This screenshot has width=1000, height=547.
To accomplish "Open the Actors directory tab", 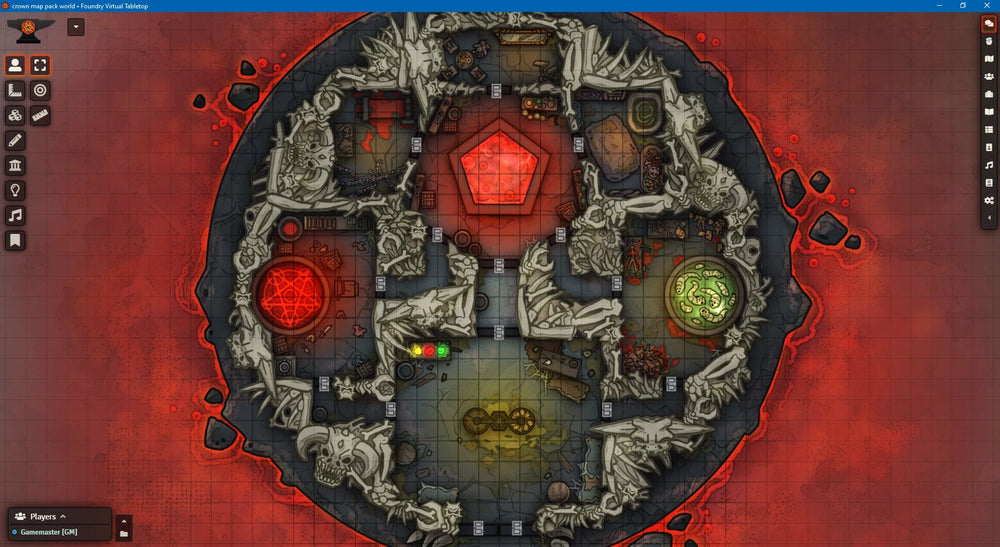I will tap(988, 76).
